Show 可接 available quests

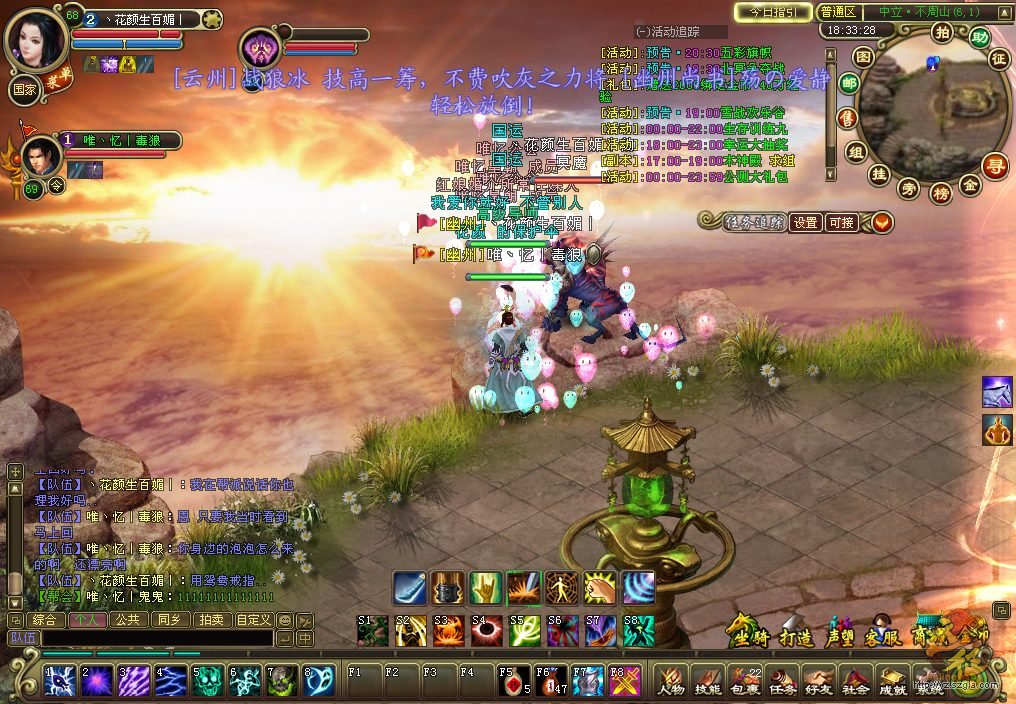coord(841,223)
